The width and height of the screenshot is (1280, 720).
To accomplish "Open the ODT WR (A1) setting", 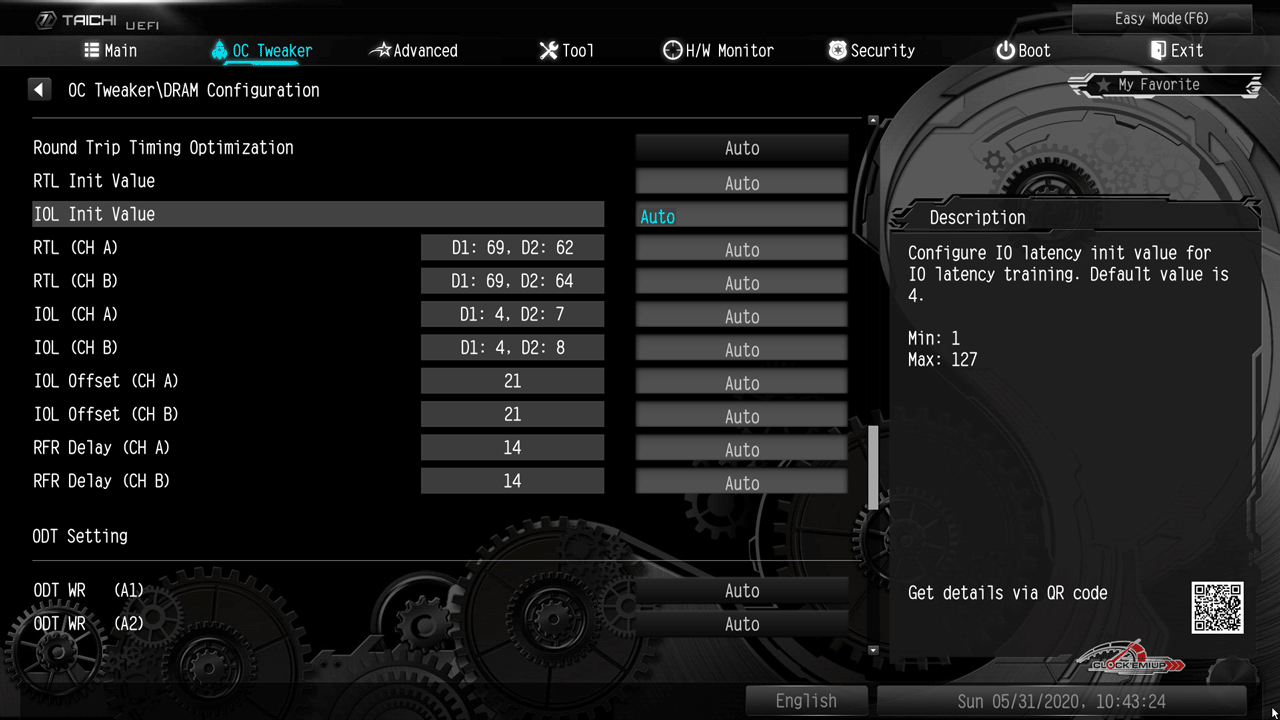I will 741,591.
